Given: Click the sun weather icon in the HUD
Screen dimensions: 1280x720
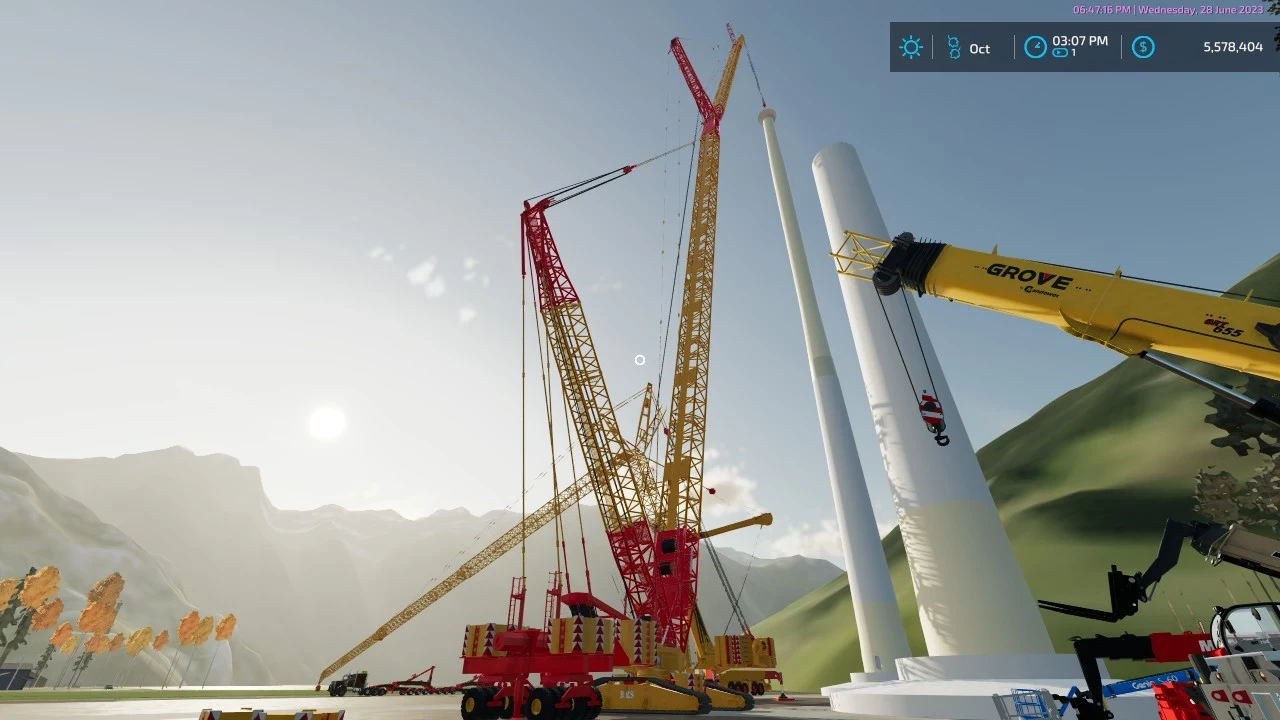Looking at the screenshot, I should pos(911,47).
